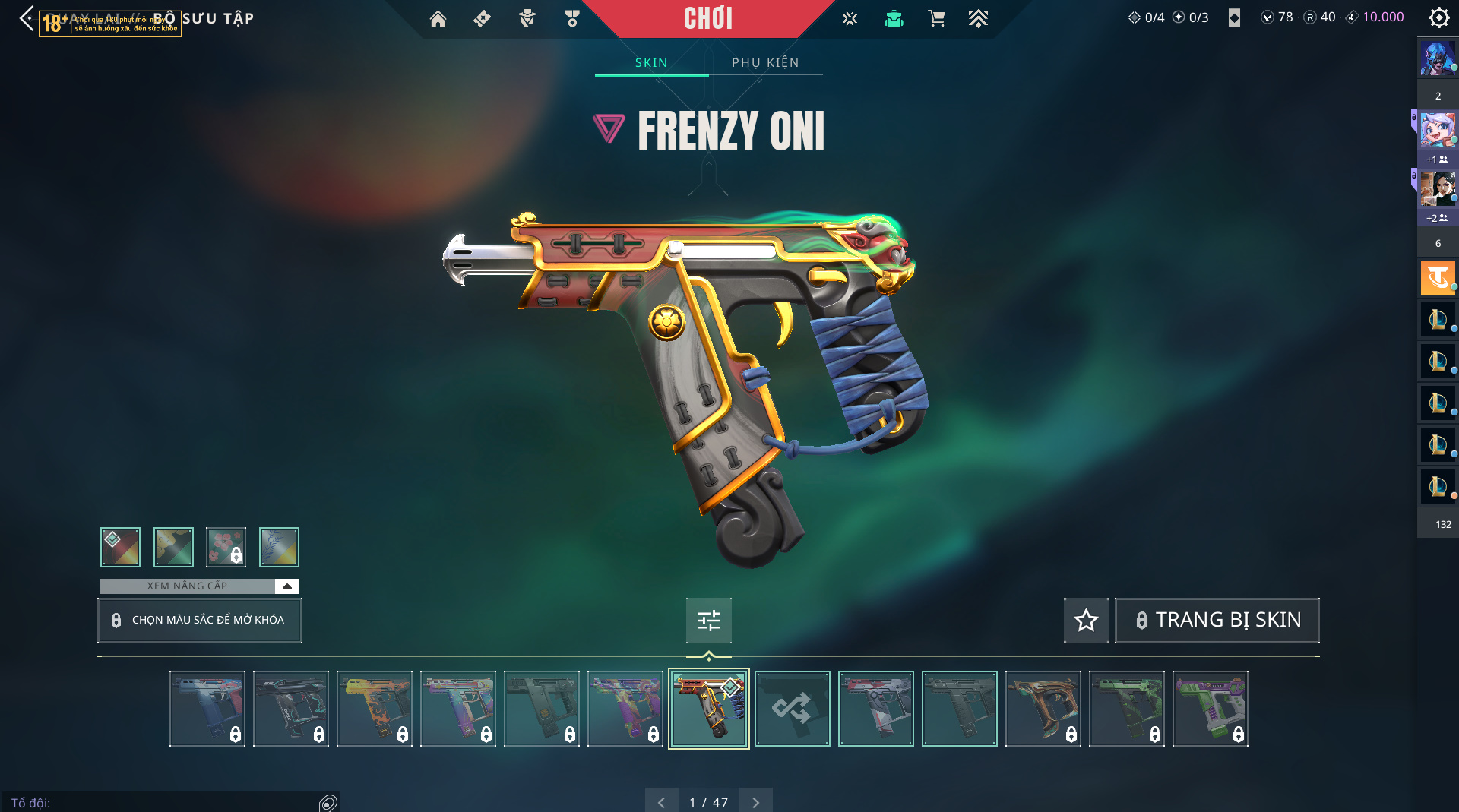Select the SKIN tab

pos(651,62)
